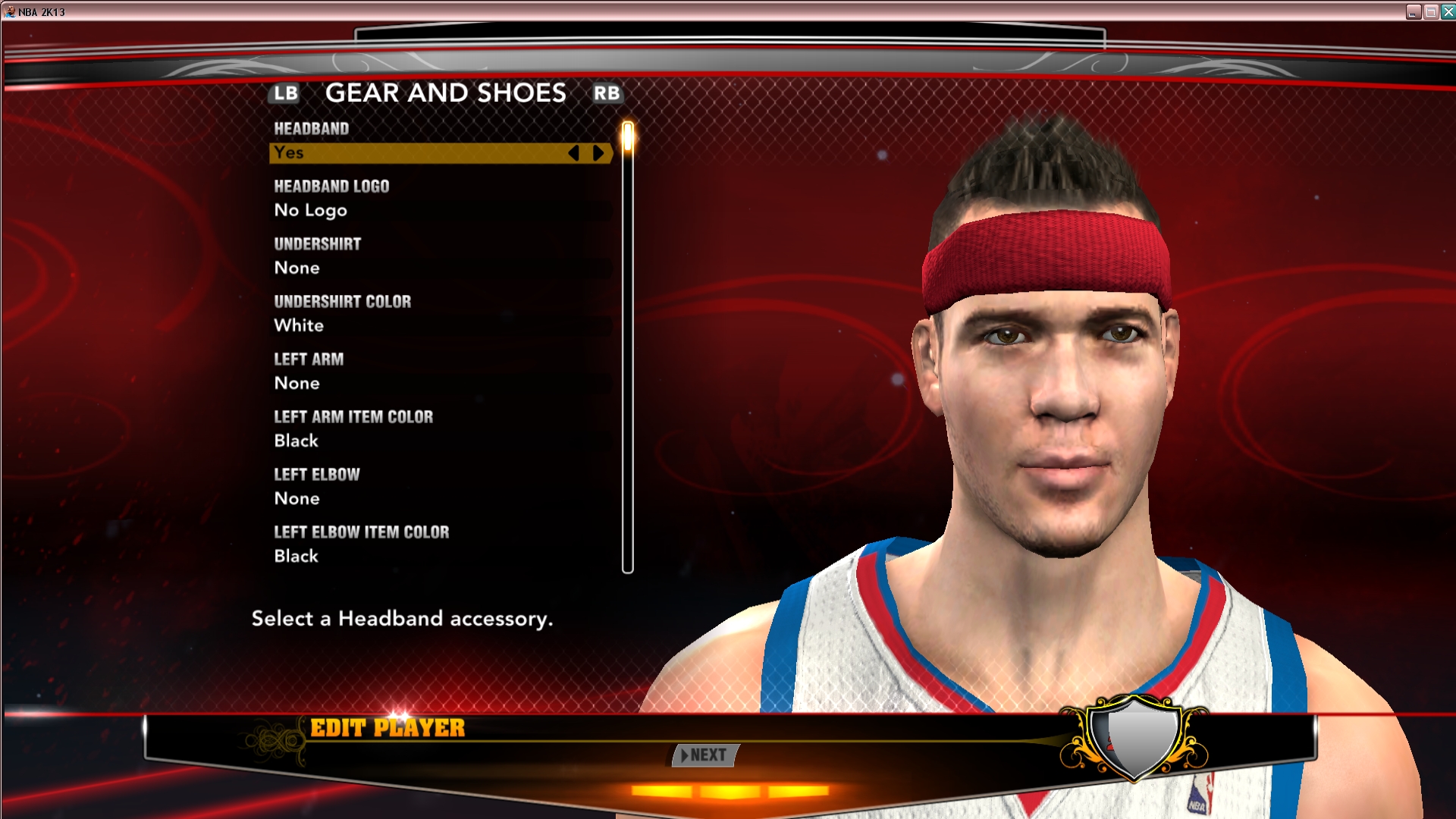The height and width of the screenshot is (819, 1456).
Task: Click the Headband right arrow stepper
Action: (x=598, y=153)
